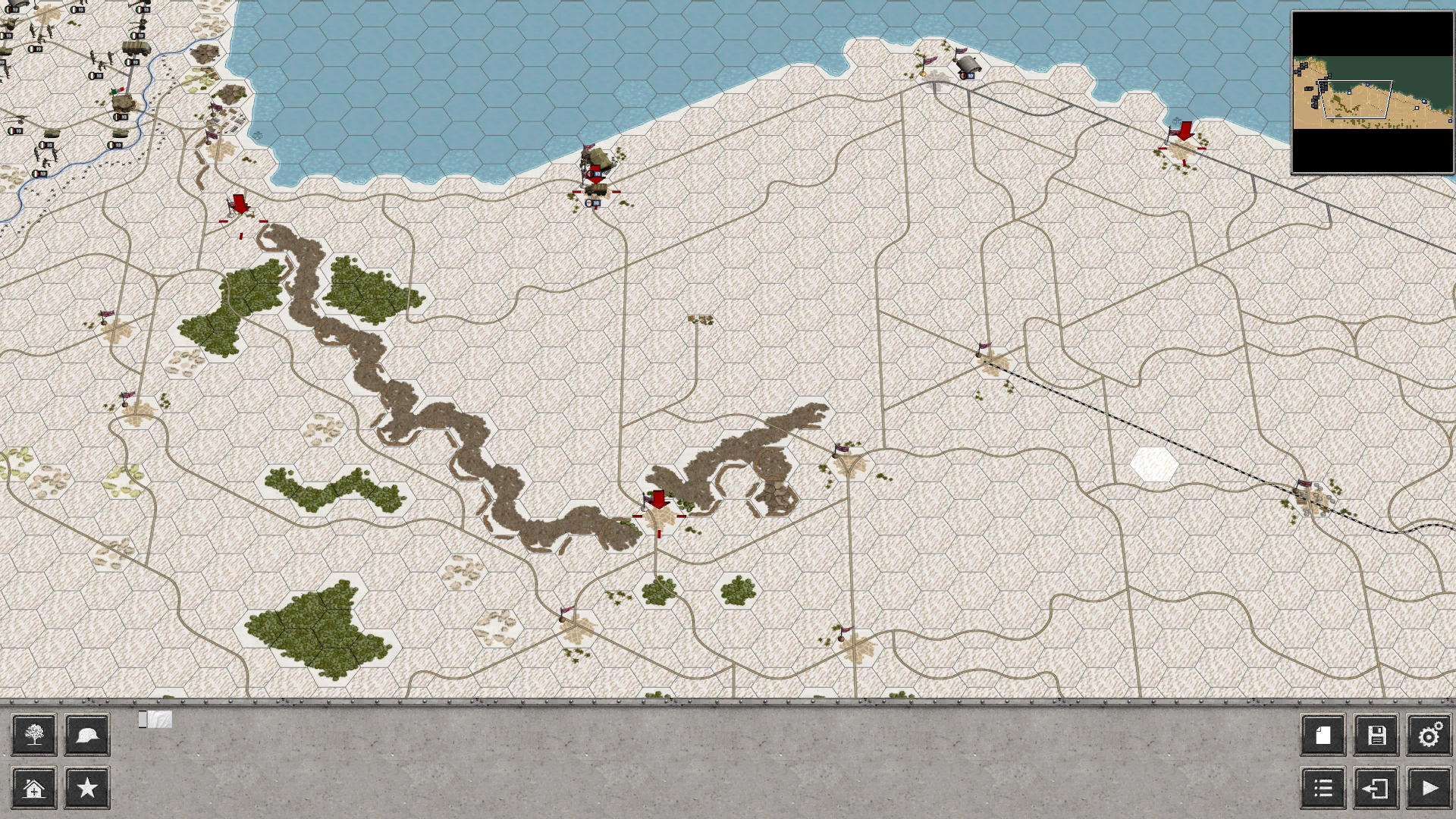End the turn with the play arrow icon
This screenshot has width=1456, height=819.
point(1429,789)
